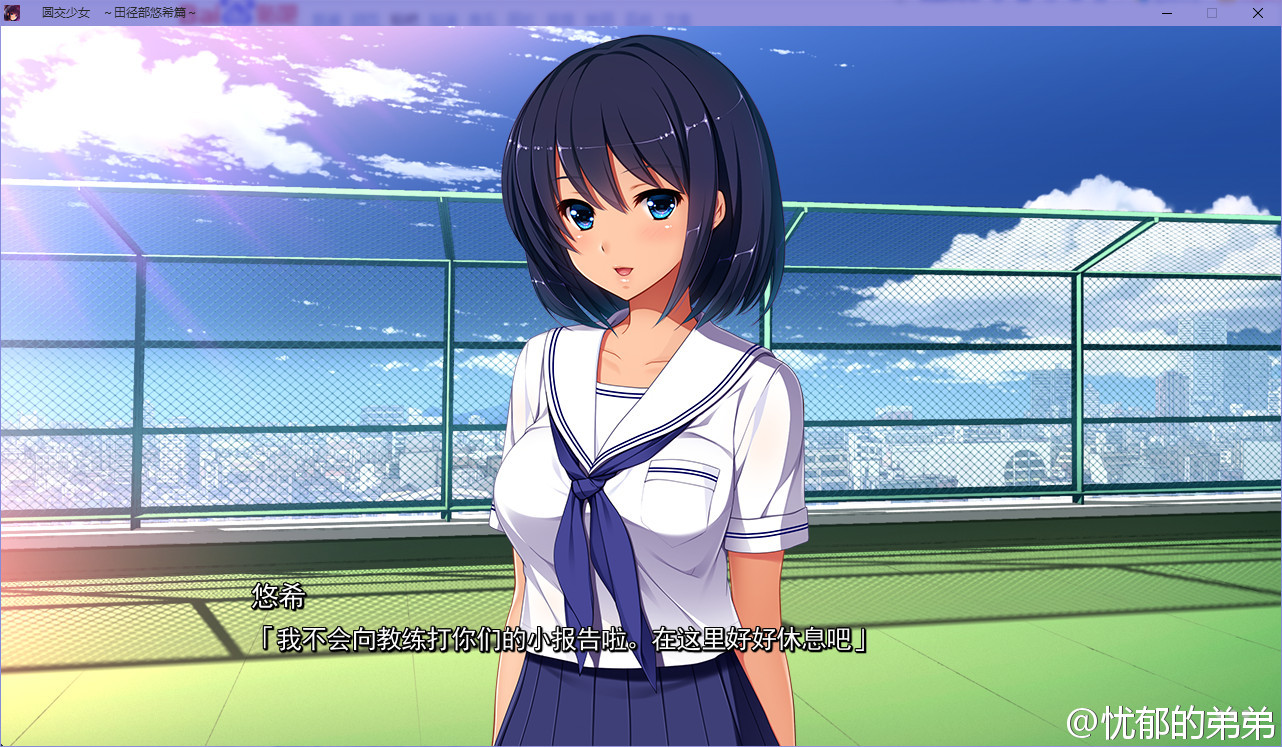Close the game window
Viewport: 1282px width, 747px height.
point(1257,13)
